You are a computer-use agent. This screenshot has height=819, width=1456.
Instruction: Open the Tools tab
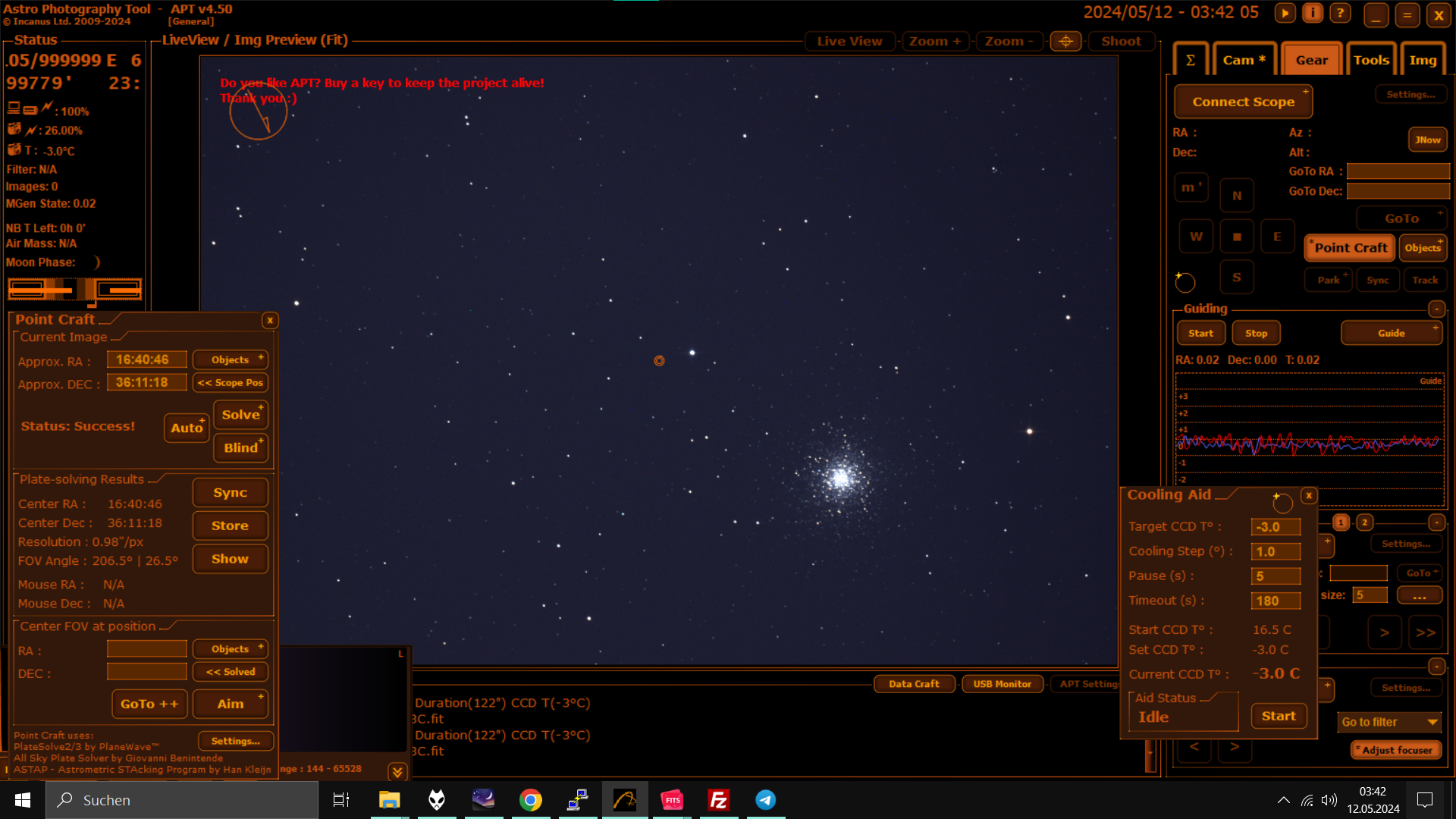coord(1371,60)
